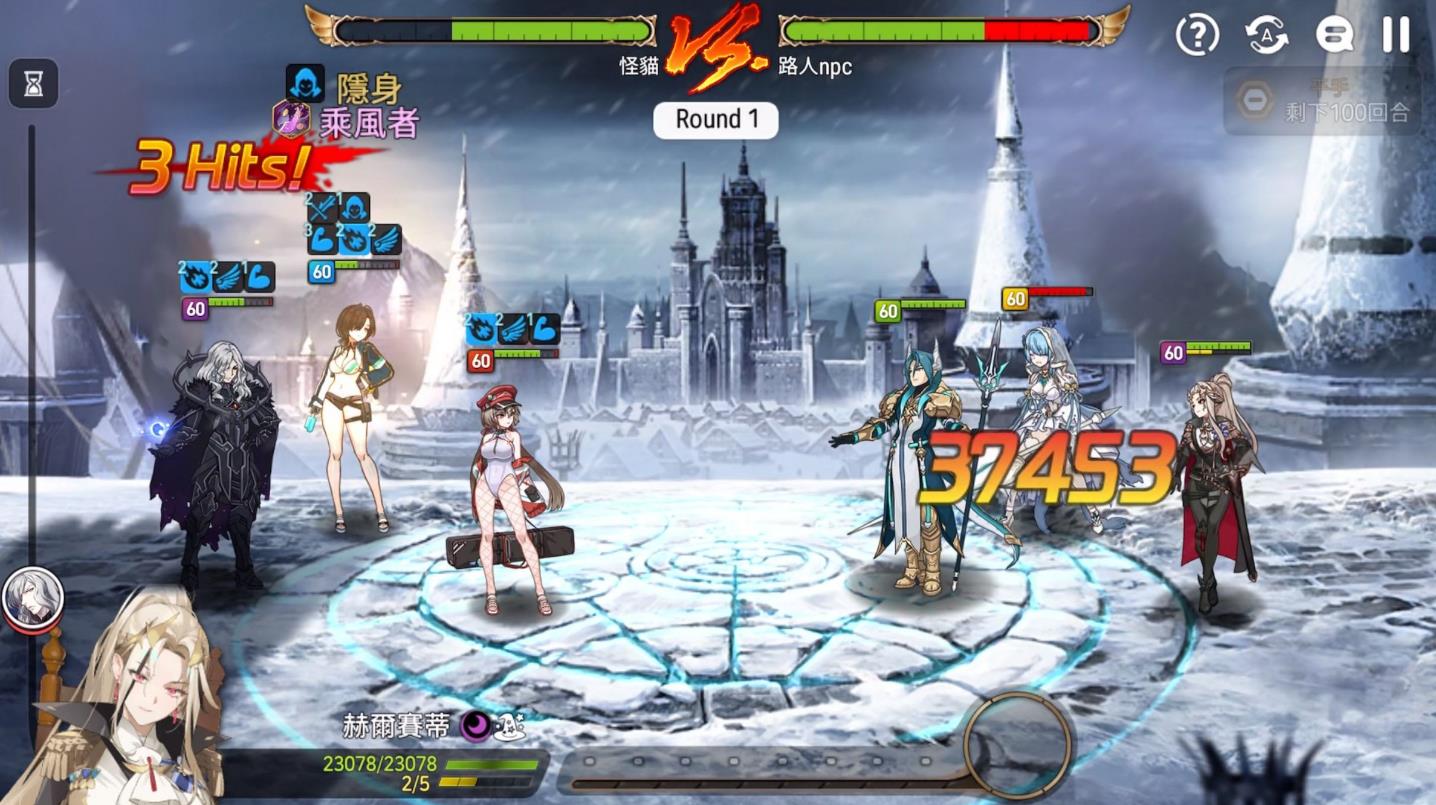Open the chat speech bubble

(1334, 36)
